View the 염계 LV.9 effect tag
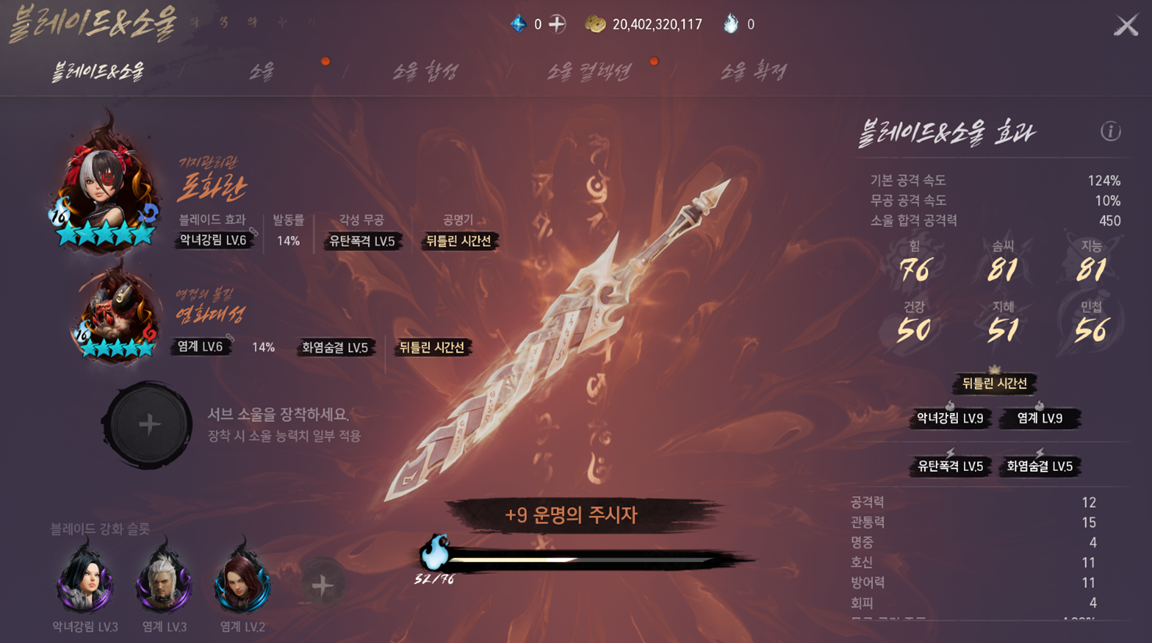This screenshot has width=1152, height=643. pyautogui.click(x=1039, y=418)
